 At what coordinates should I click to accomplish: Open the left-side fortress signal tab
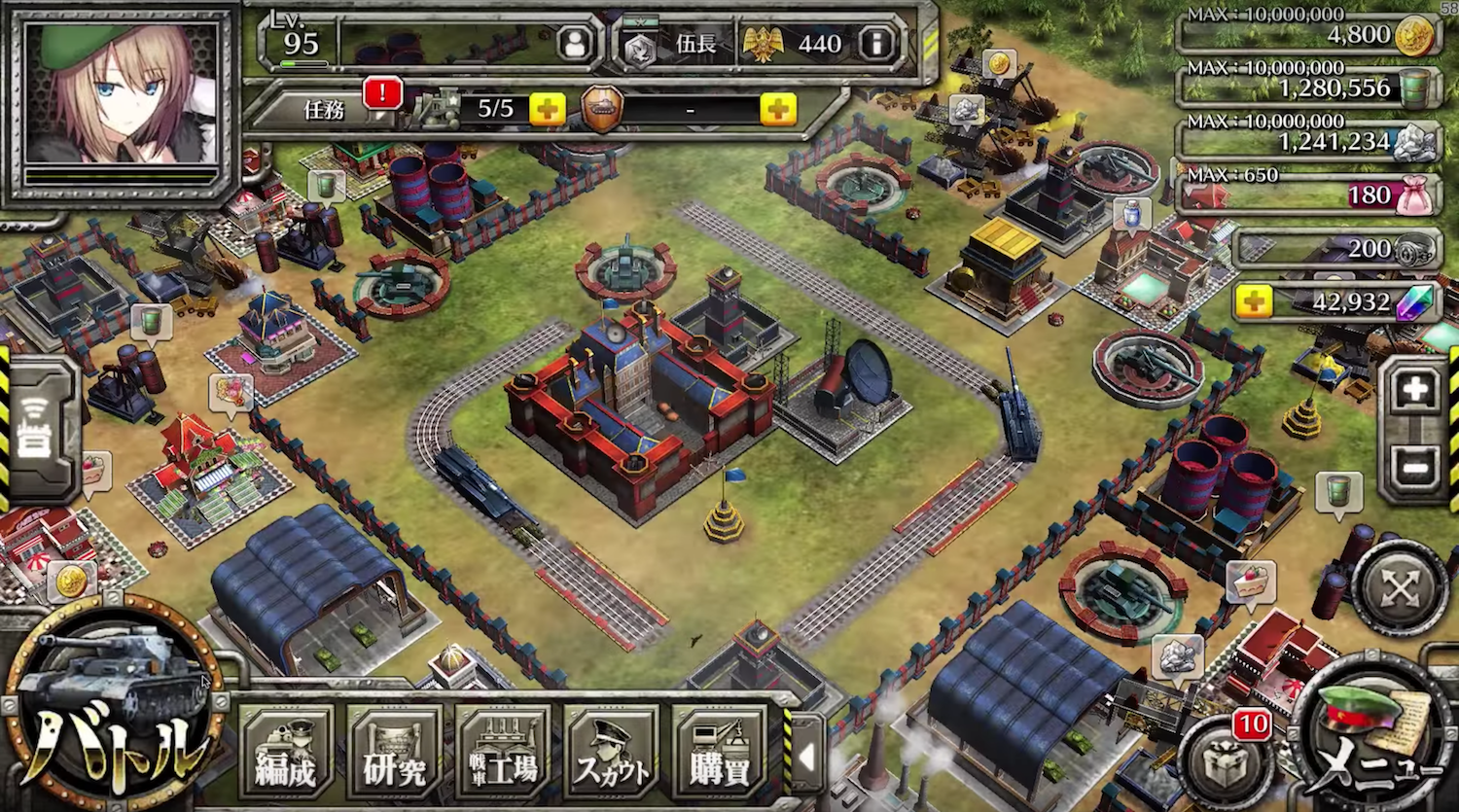click(x=36, y=429)
